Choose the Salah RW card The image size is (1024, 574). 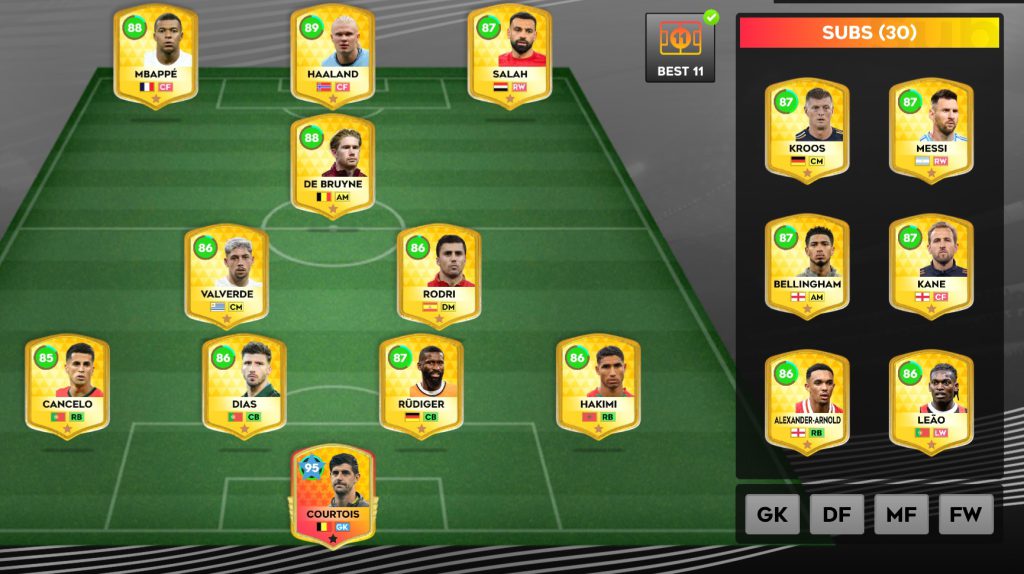tap(510, 55)
